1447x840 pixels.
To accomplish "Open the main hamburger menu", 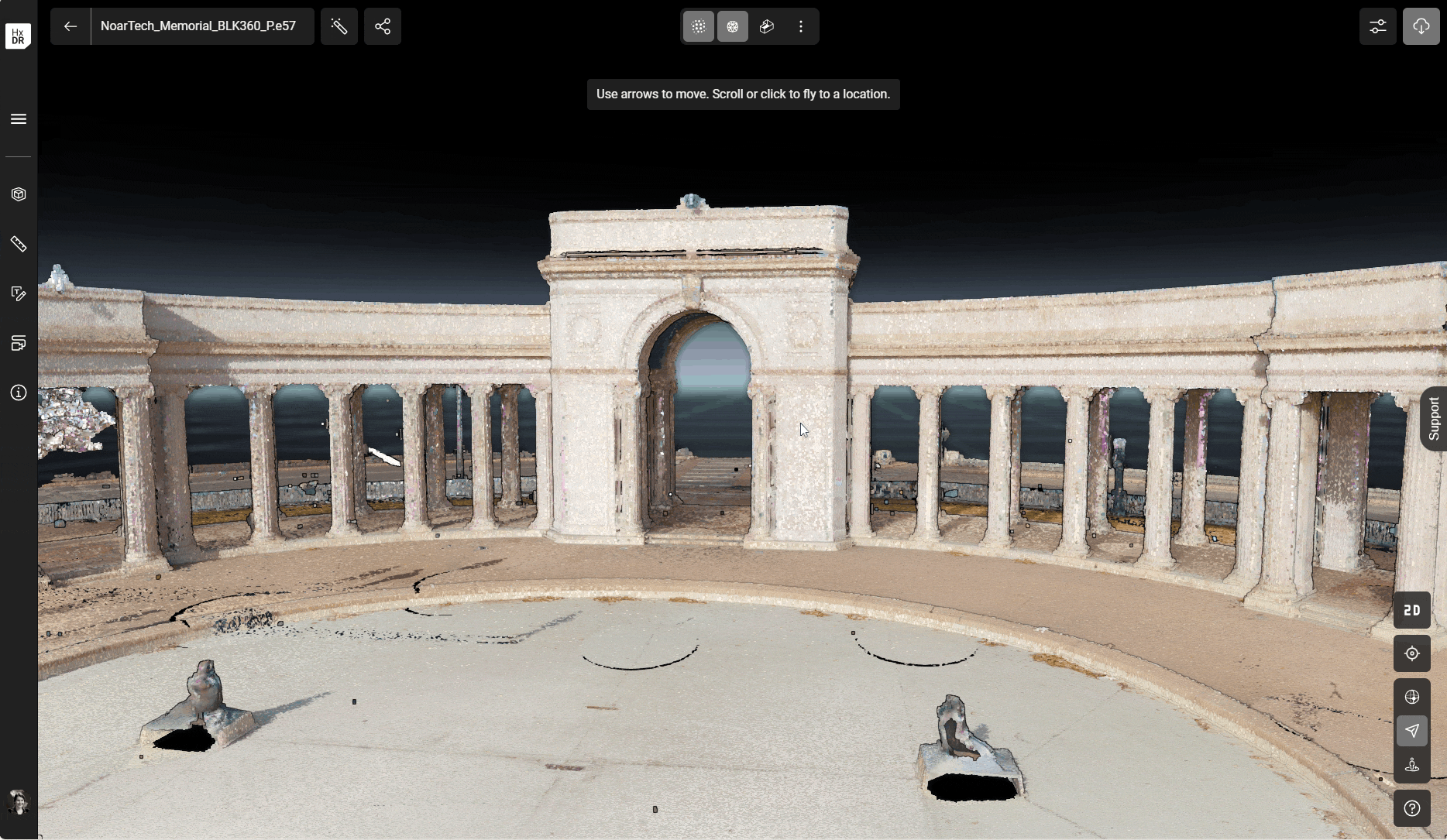I will tap(18, 118).
